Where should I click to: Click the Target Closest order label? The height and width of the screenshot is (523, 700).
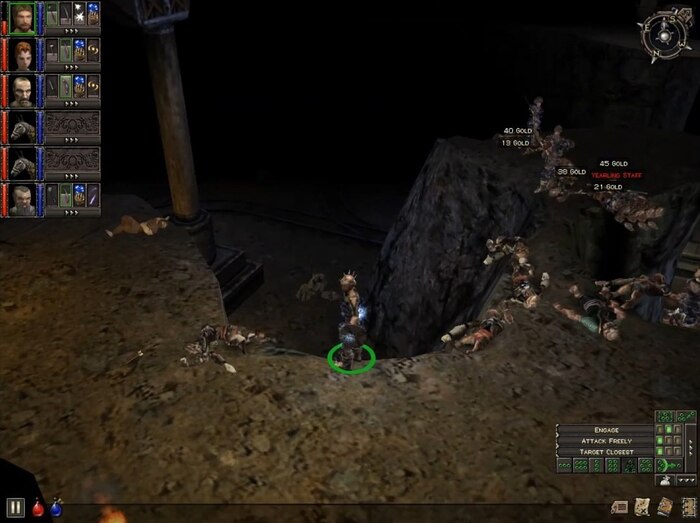click(606, 452)
